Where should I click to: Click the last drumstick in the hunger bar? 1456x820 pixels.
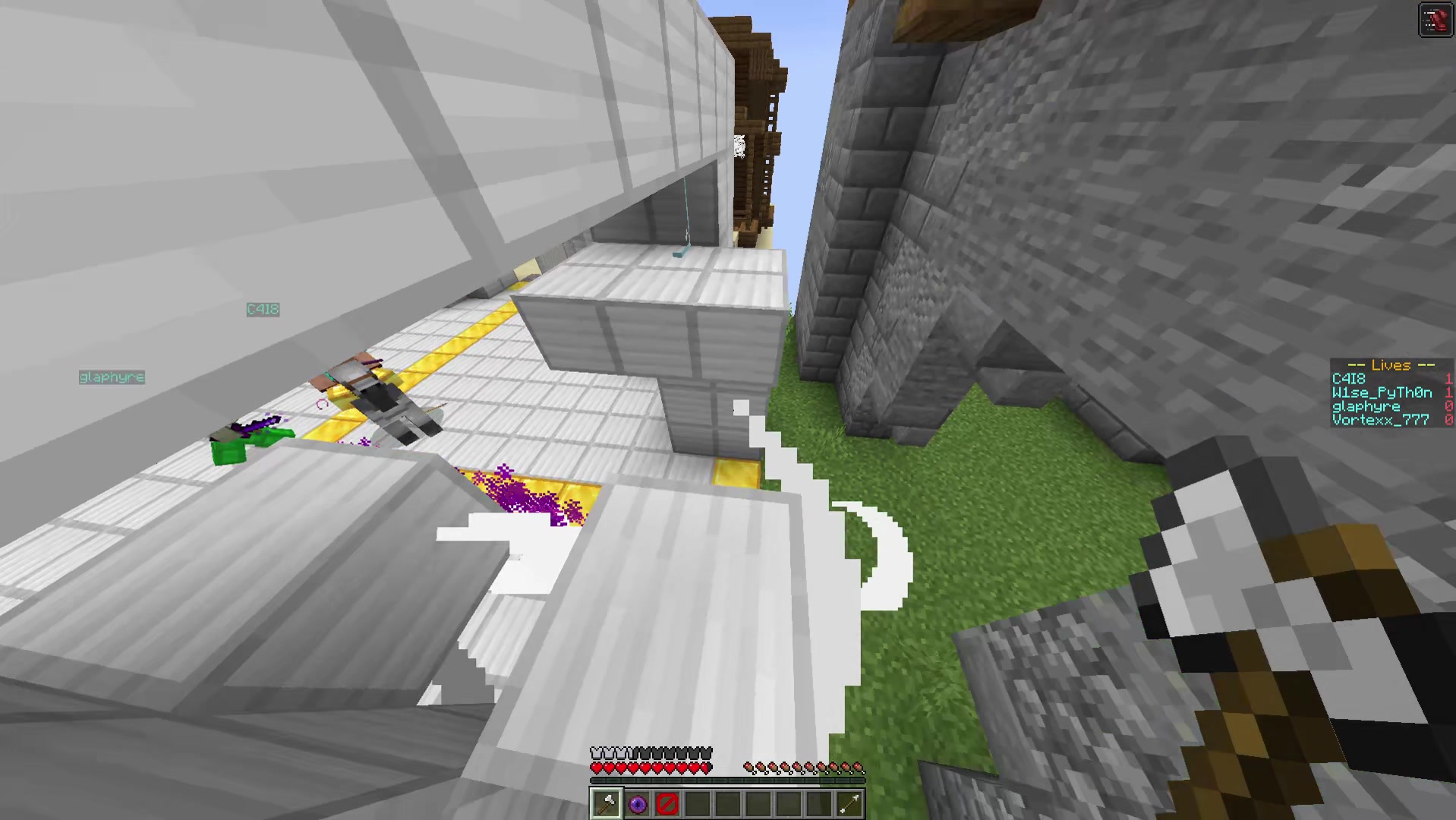pyautogui.click(x=859, y=765)
